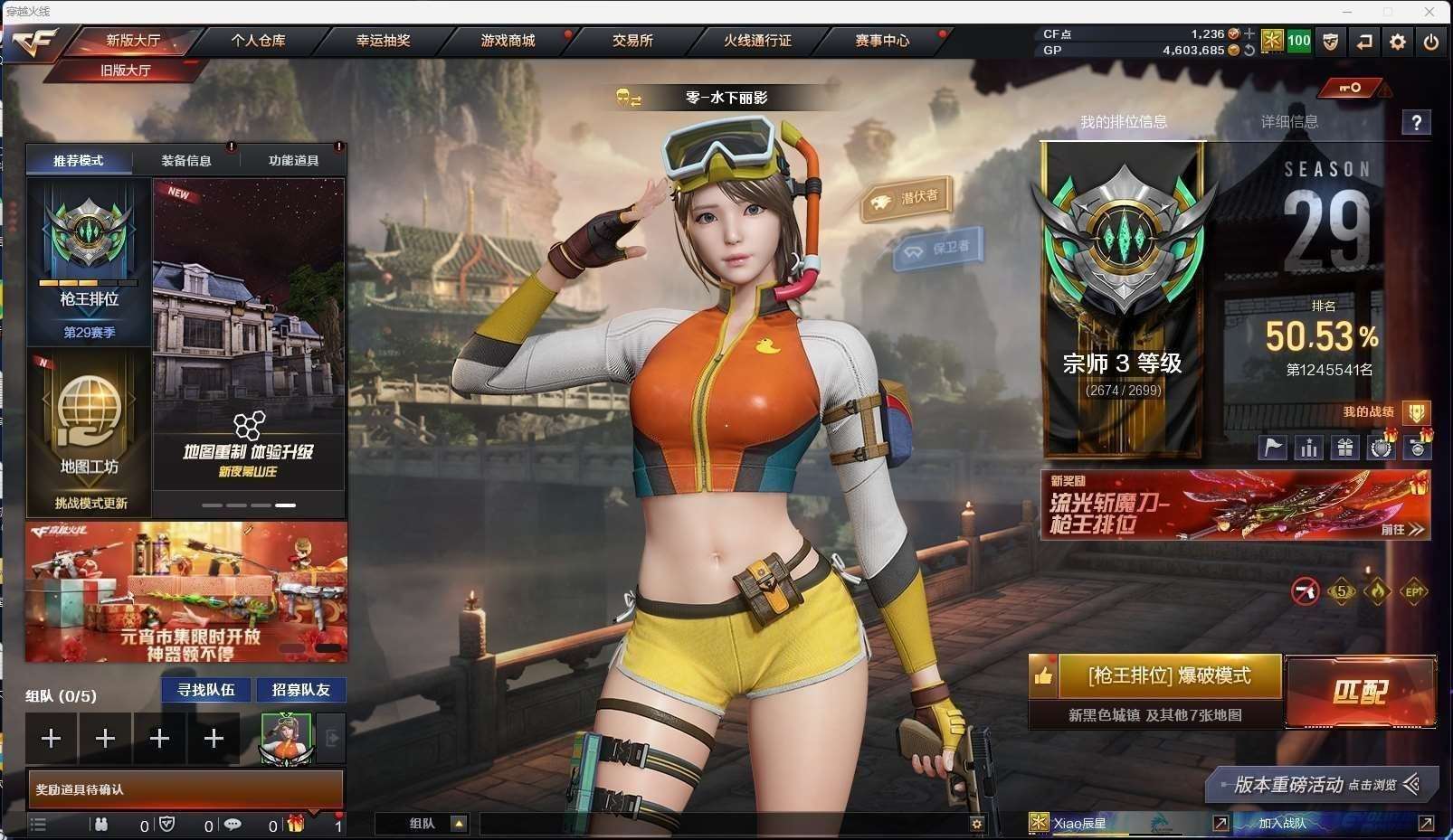The width and height of the screenshot is (1453, 840).
Task: Open the 游戏商城 game shop
Action: 508,41
